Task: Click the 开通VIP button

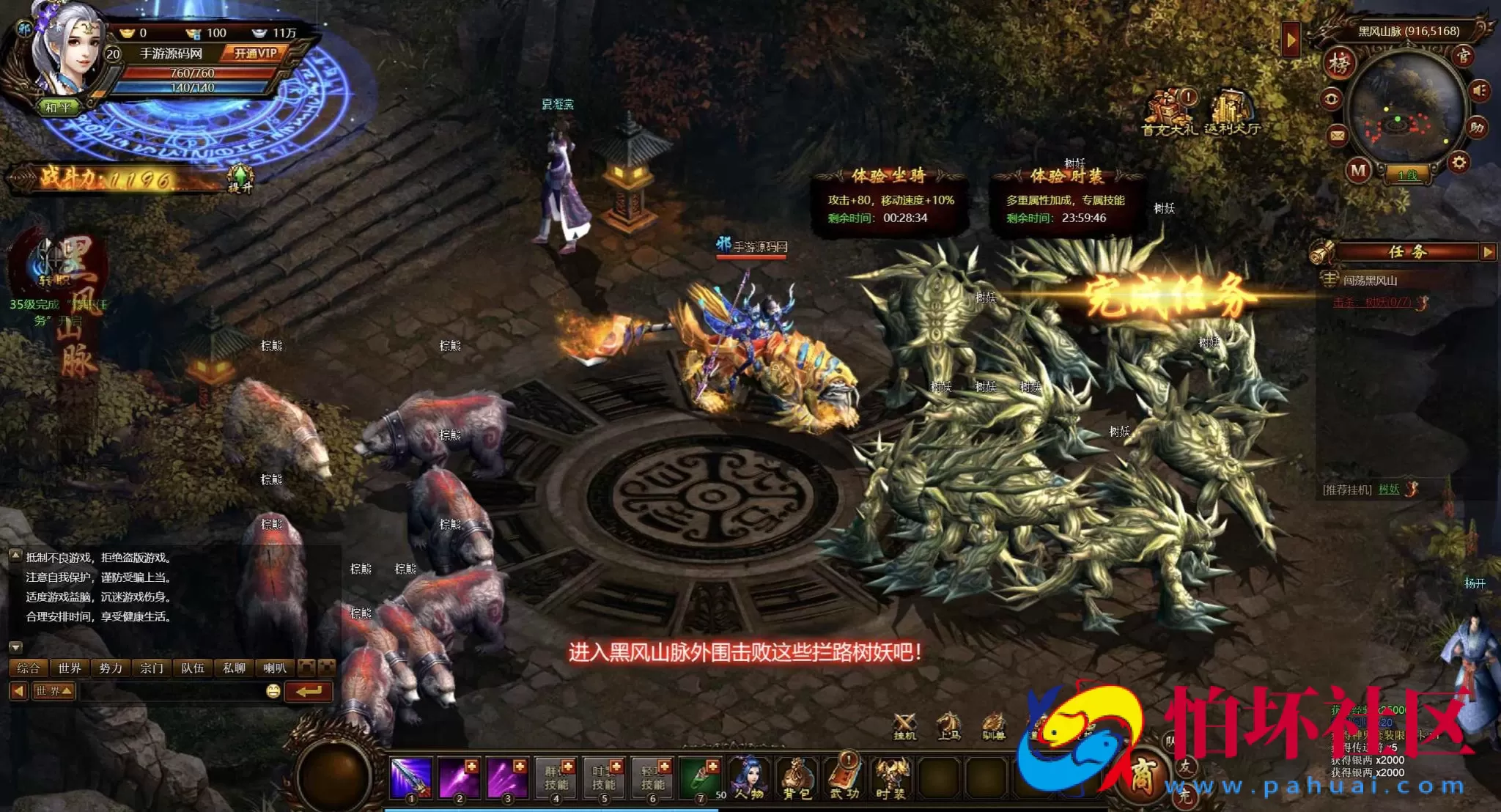Action: (257, 52)
